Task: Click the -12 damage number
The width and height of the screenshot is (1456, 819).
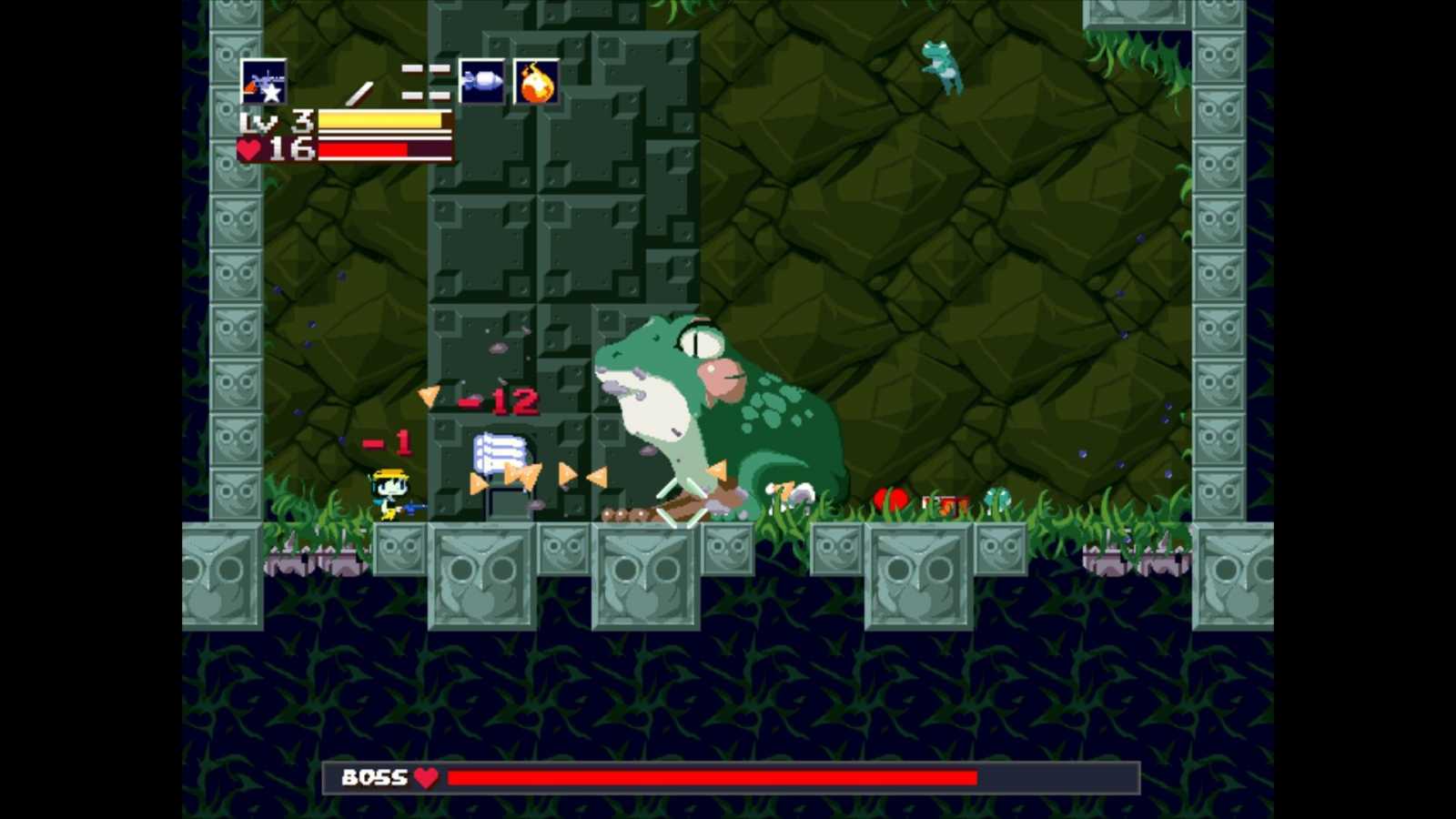Action: (499, 400)
